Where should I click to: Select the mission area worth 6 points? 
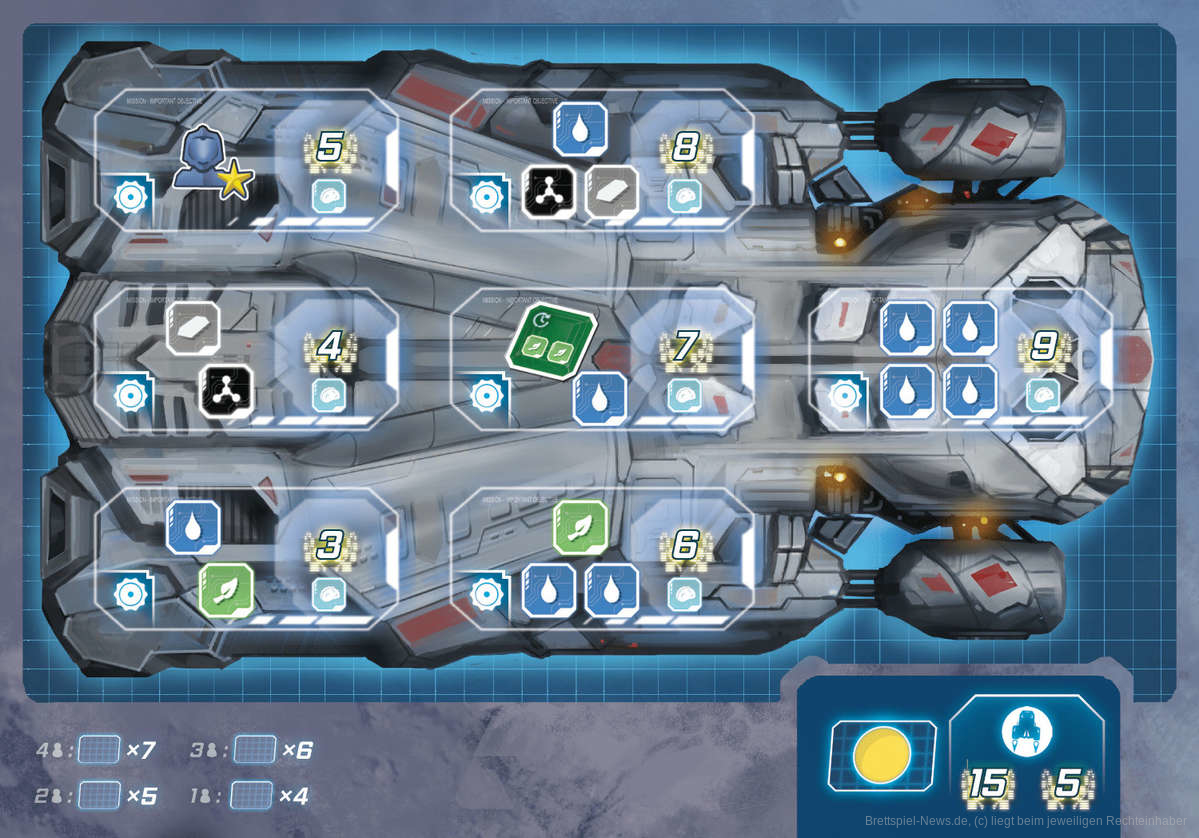[602, 558]
